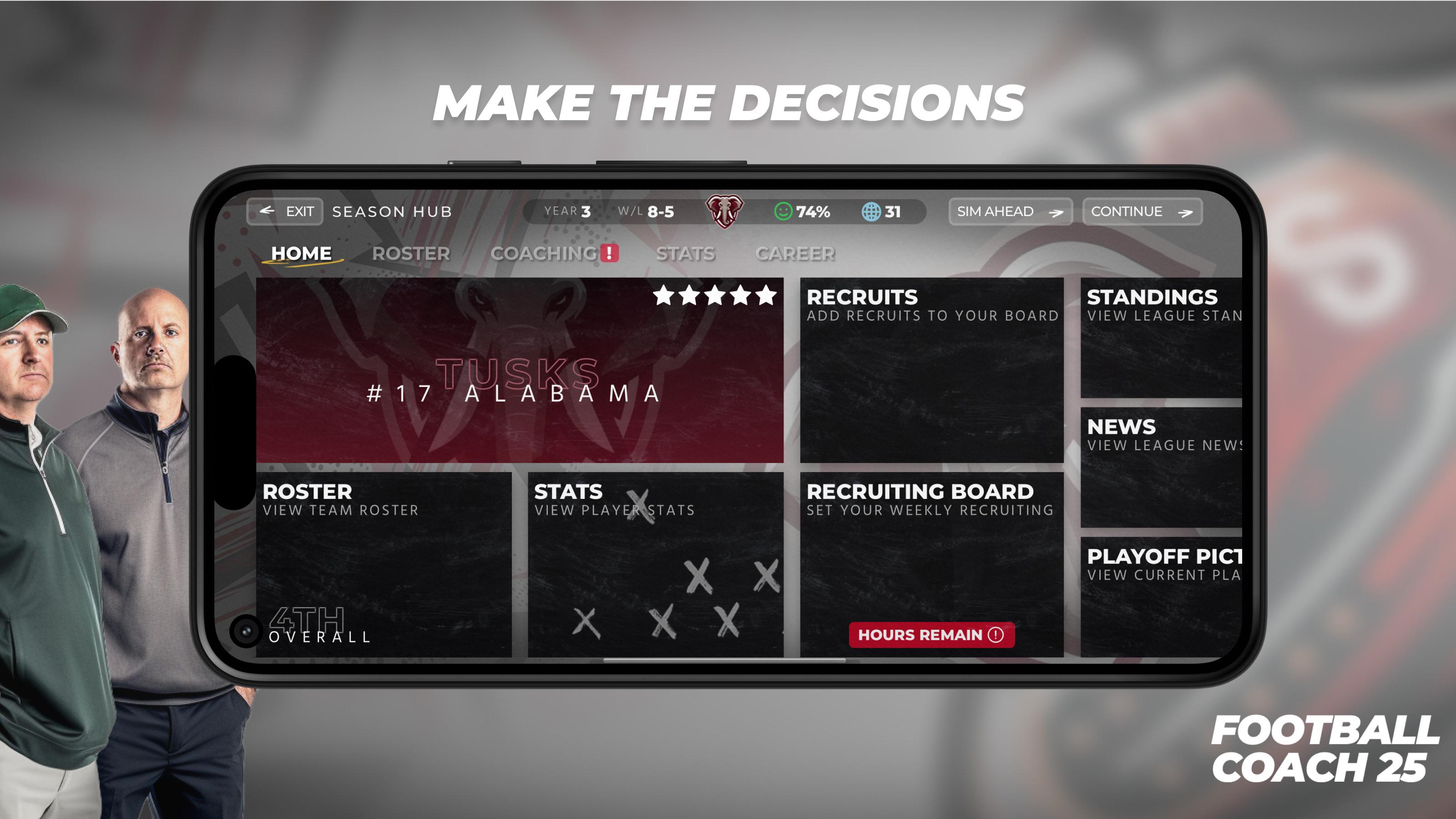Select the Alabama elephant team logo
Image resolution: width=1456 pixels, height=819 pixels.
click(x=725, y=211)
